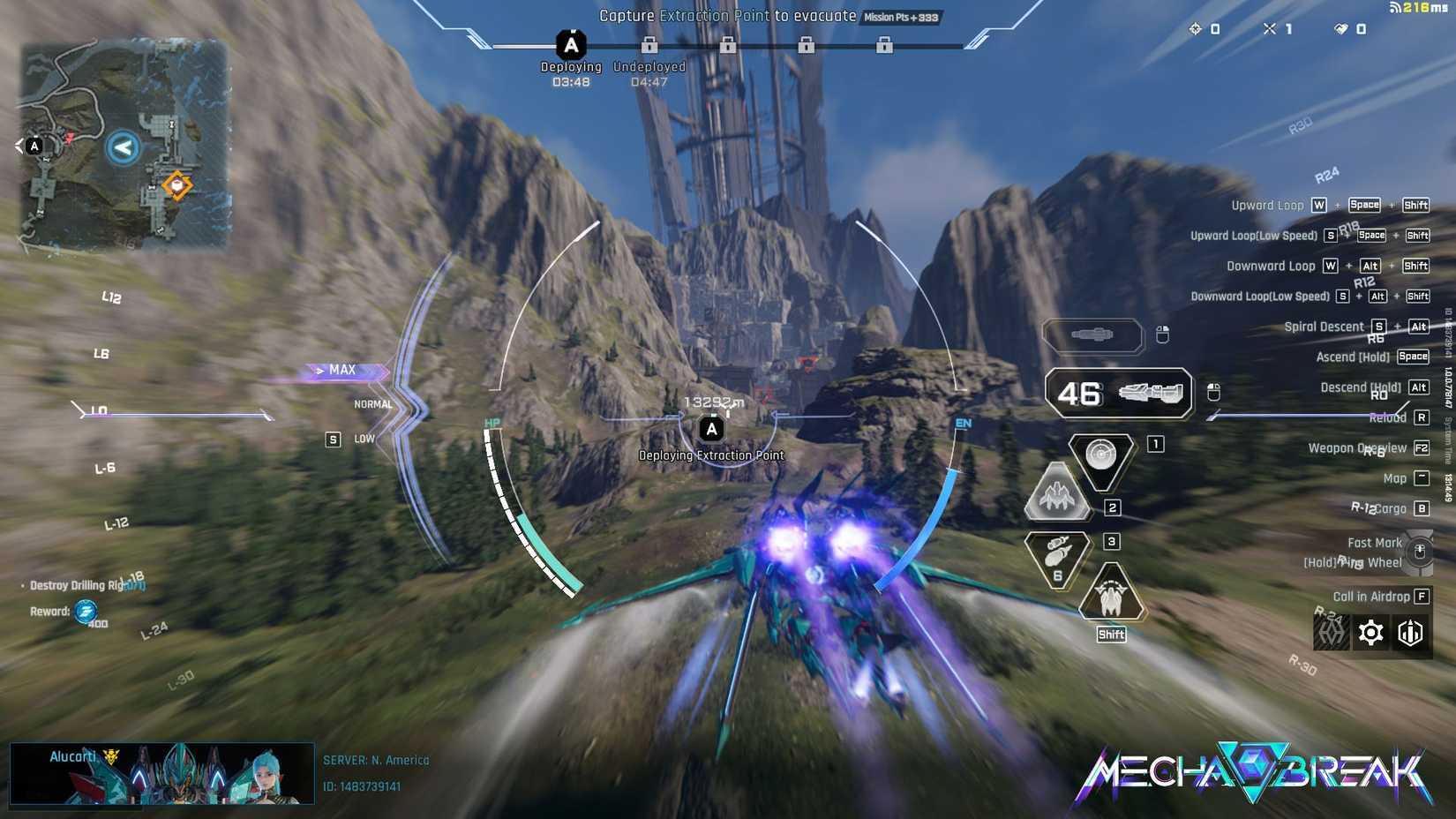This screenshot has width=1456, height=819.
Task: Enable LOW speed mode
Action: coord(364,439)
